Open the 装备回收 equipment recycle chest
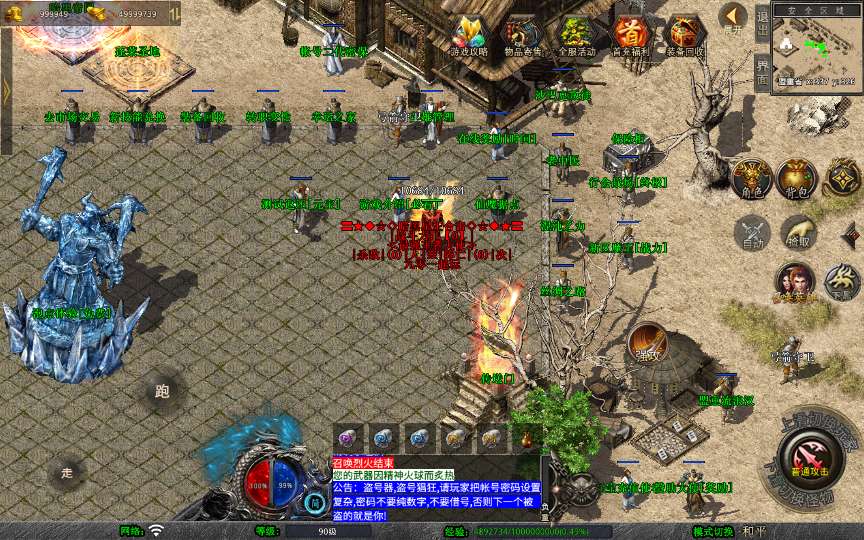Image resolution: width=864 pixels, height=540 pixels. pyautogui.click(x=685, y=36)
